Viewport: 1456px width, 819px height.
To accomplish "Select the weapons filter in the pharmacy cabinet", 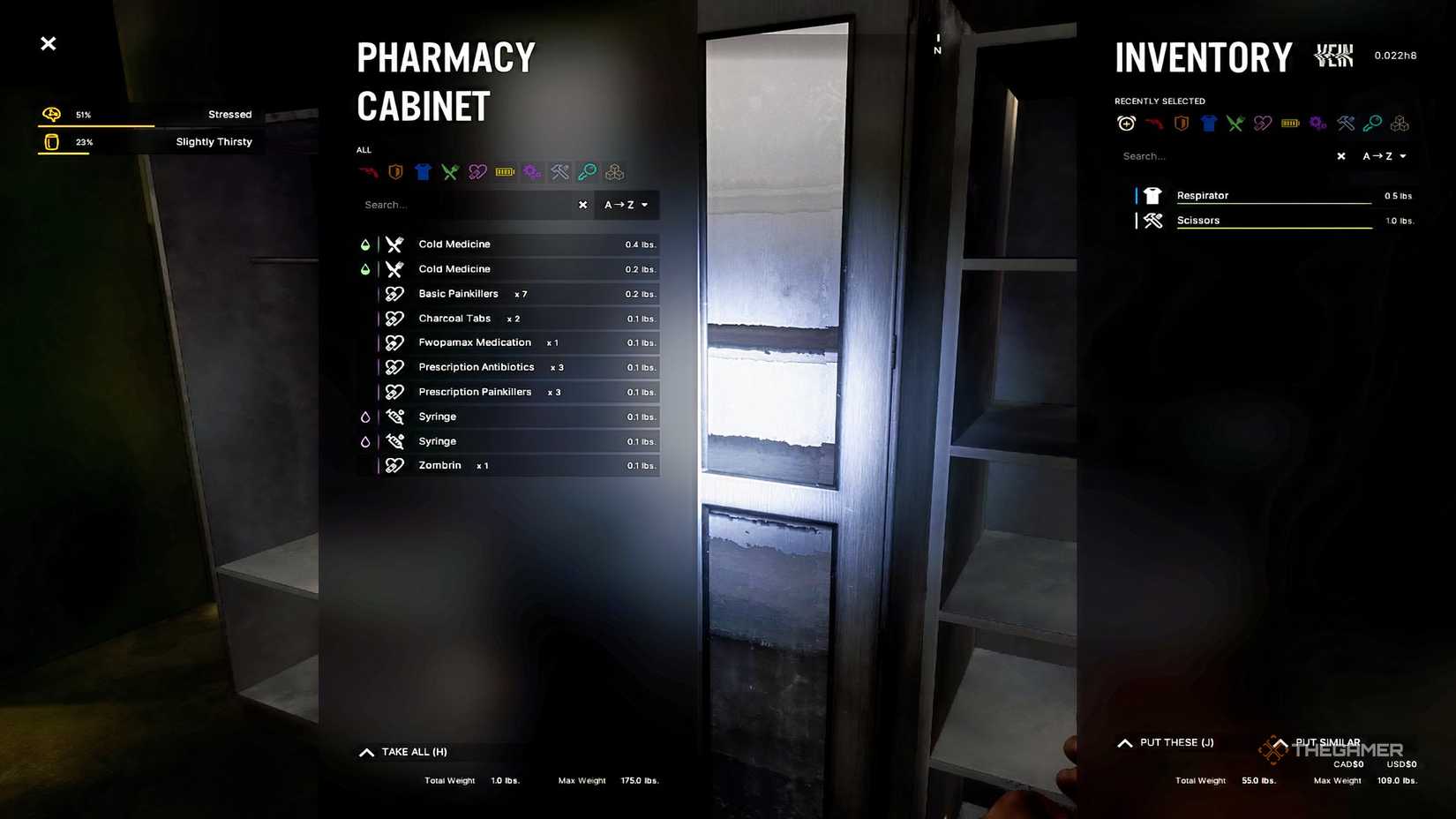I will (x=367, y=171).
